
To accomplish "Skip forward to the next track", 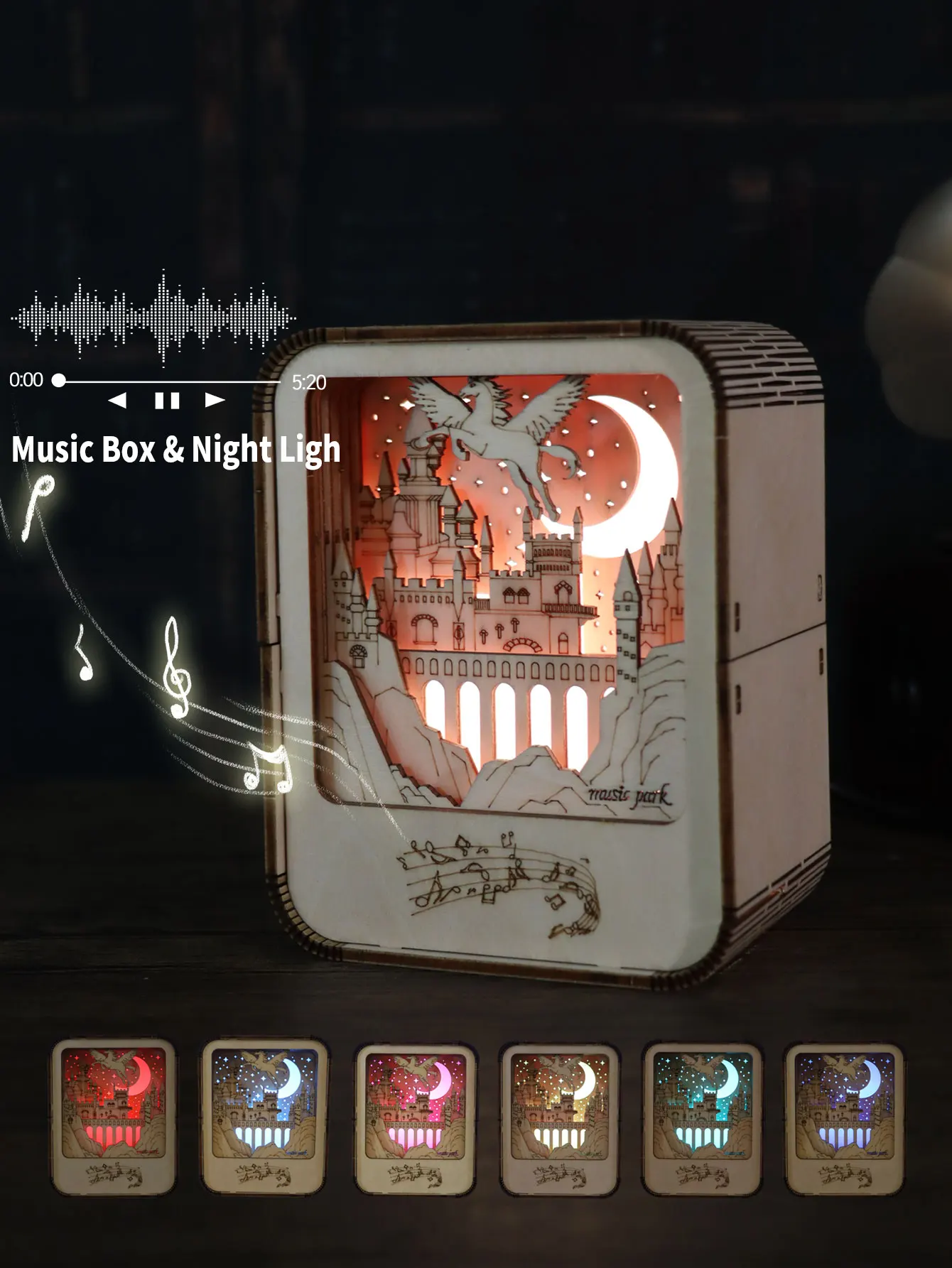I will (x=215, y=401).
